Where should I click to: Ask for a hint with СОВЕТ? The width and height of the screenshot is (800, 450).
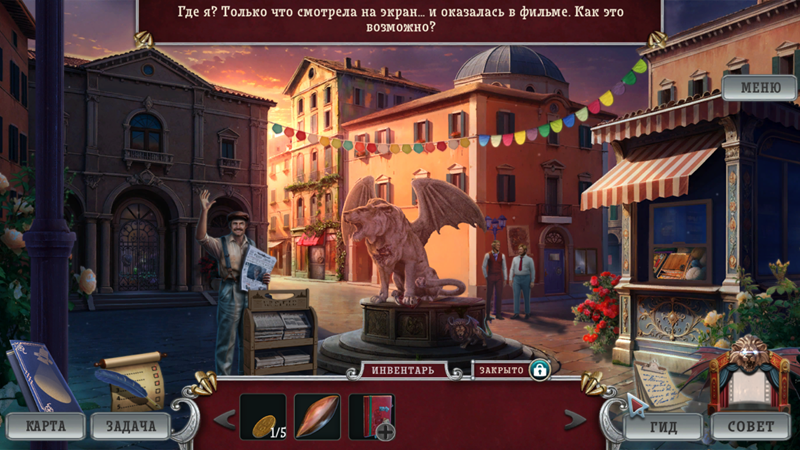(x=750, y=427)
